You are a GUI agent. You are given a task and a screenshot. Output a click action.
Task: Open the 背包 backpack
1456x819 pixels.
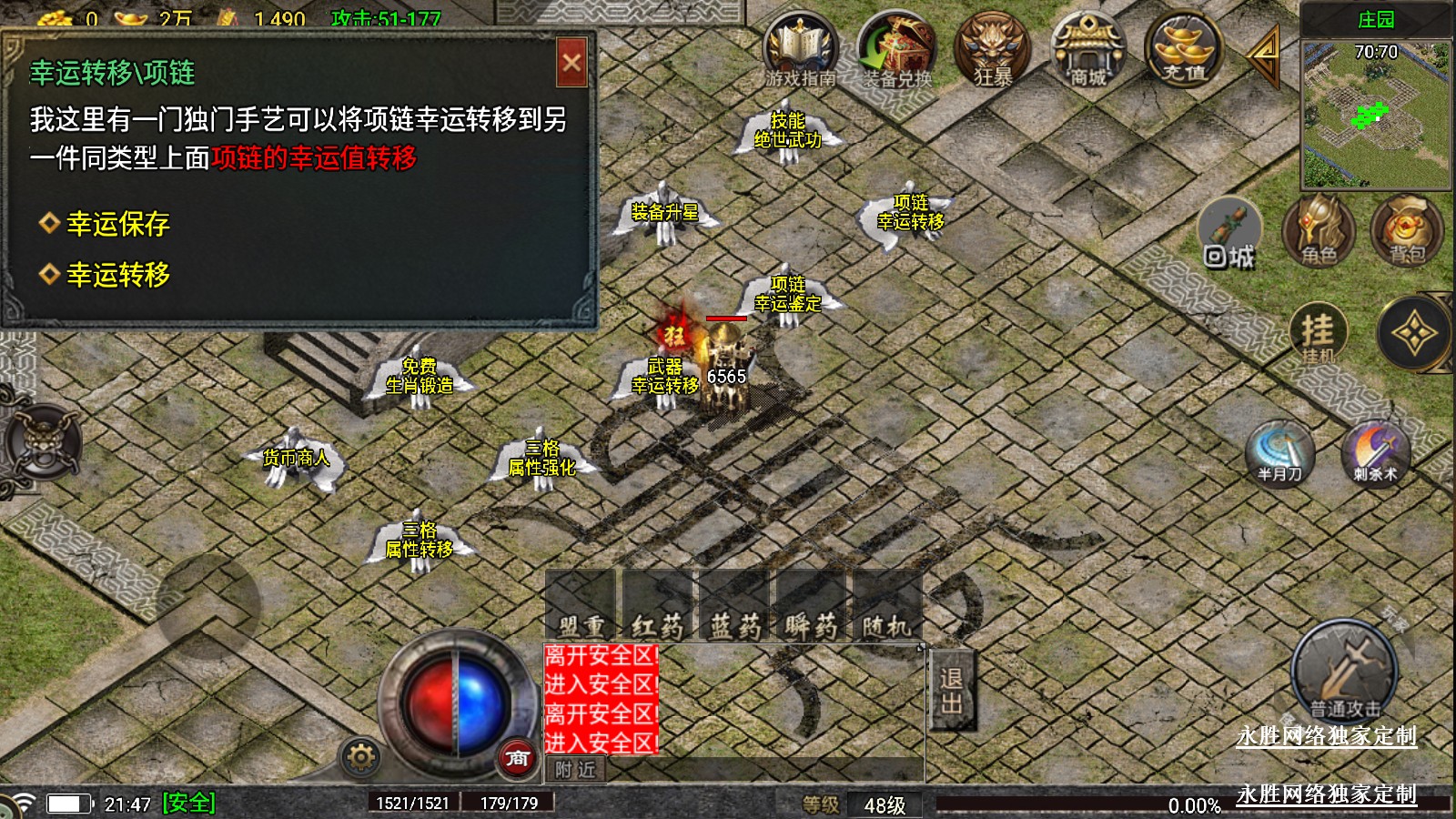pyautogui.click(x=1407, y=229)
